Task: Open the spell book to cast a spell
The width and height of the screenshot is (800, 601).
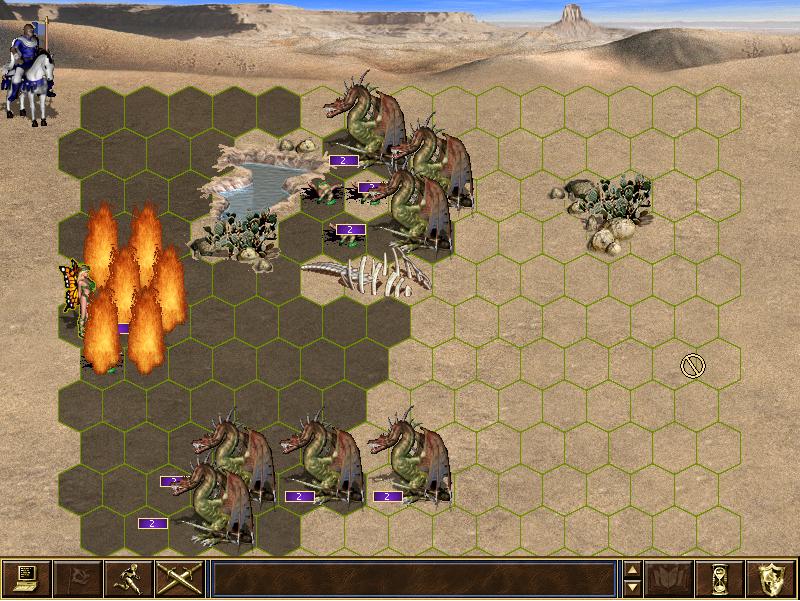Action: click(669, 578)
